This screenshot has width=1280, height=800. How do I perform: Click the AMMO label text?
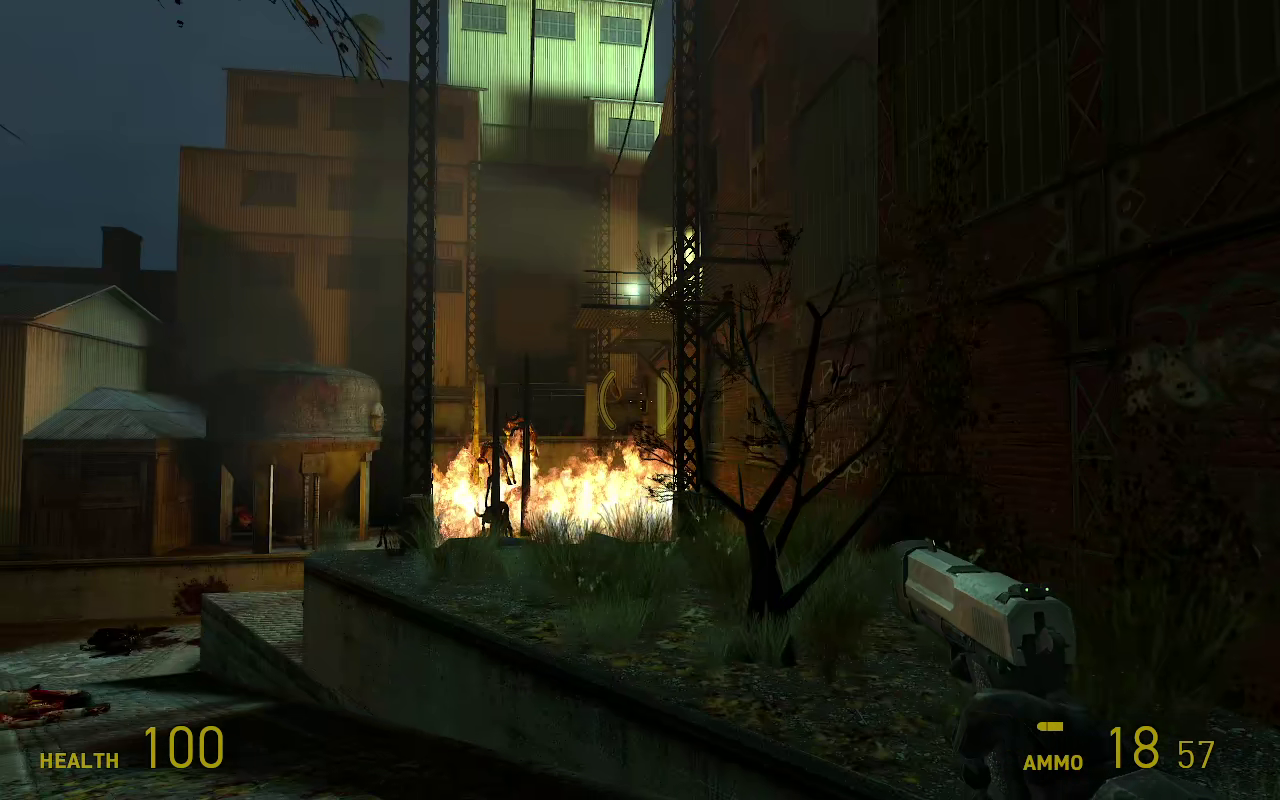tap(1052, 762)
